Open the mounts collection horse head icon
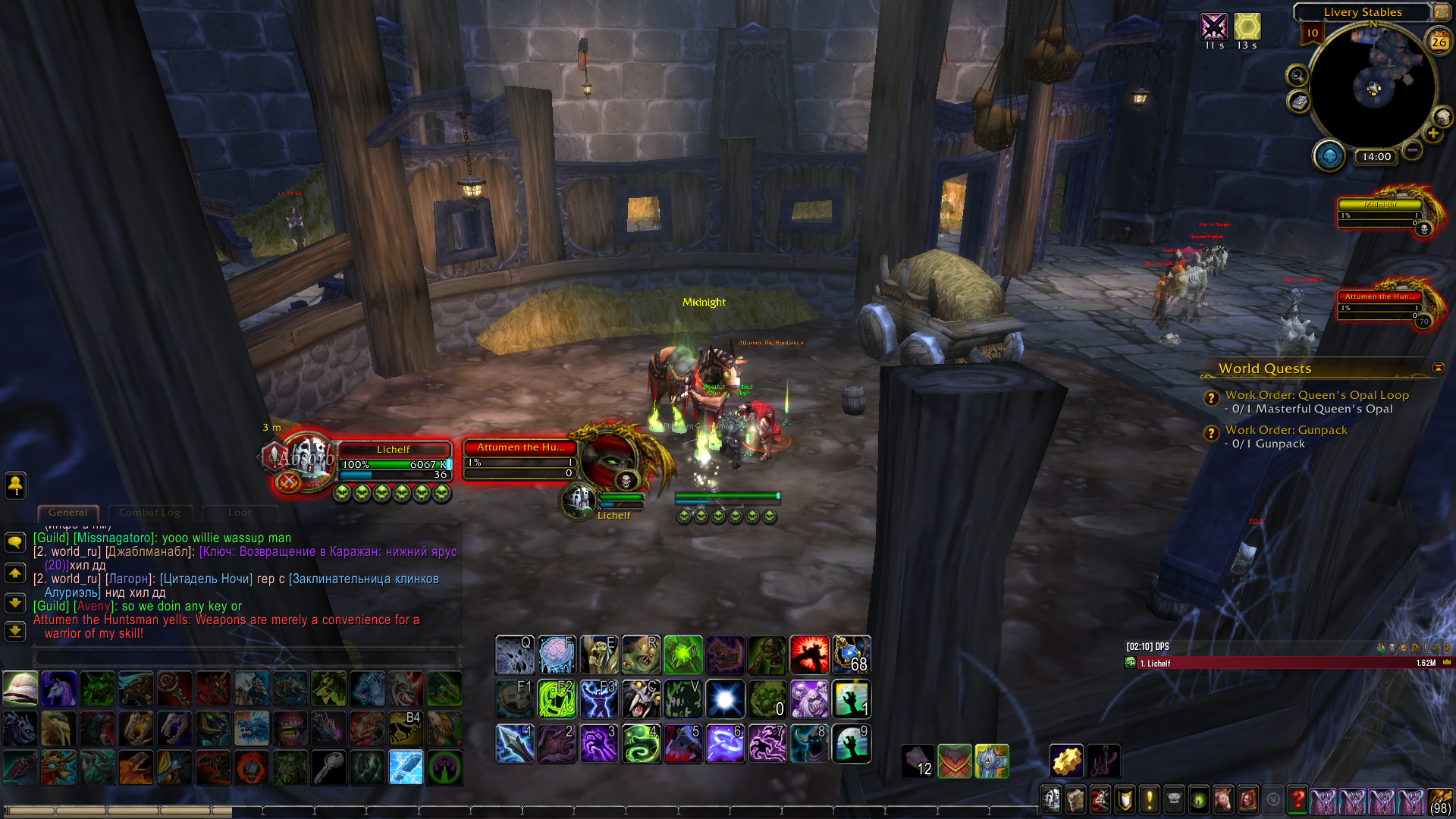This screenshot has height=819, width=1456. (1222, 799)
